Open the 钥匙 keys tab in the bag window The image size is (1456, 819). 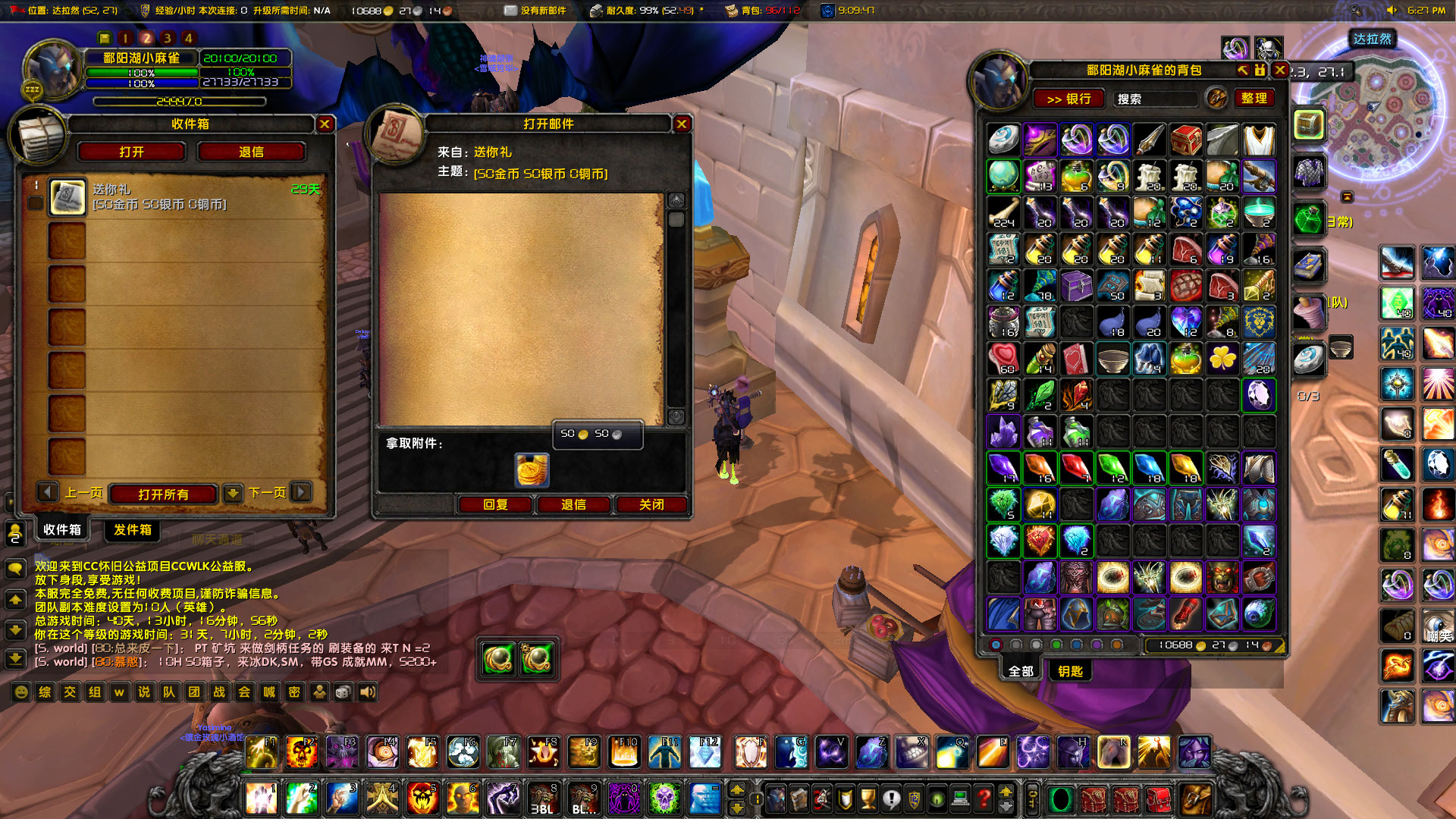[1071, 670]
